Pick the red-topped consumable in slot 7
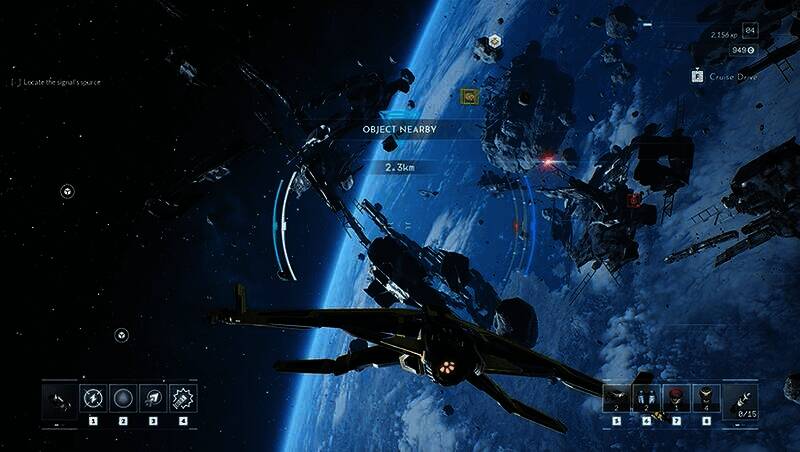The height and width of the screenshot is (452, 800). coord(676,397)
